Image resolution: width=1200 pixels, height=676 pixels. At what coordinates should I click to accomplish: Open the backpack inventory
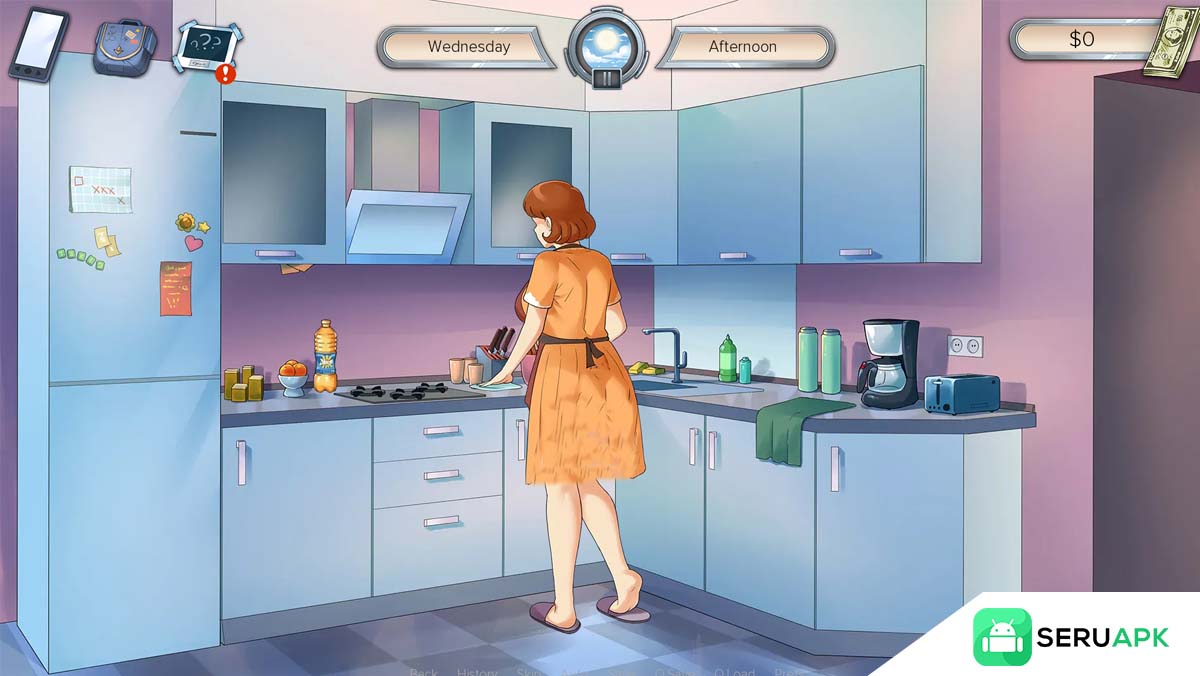pos(124,46)
